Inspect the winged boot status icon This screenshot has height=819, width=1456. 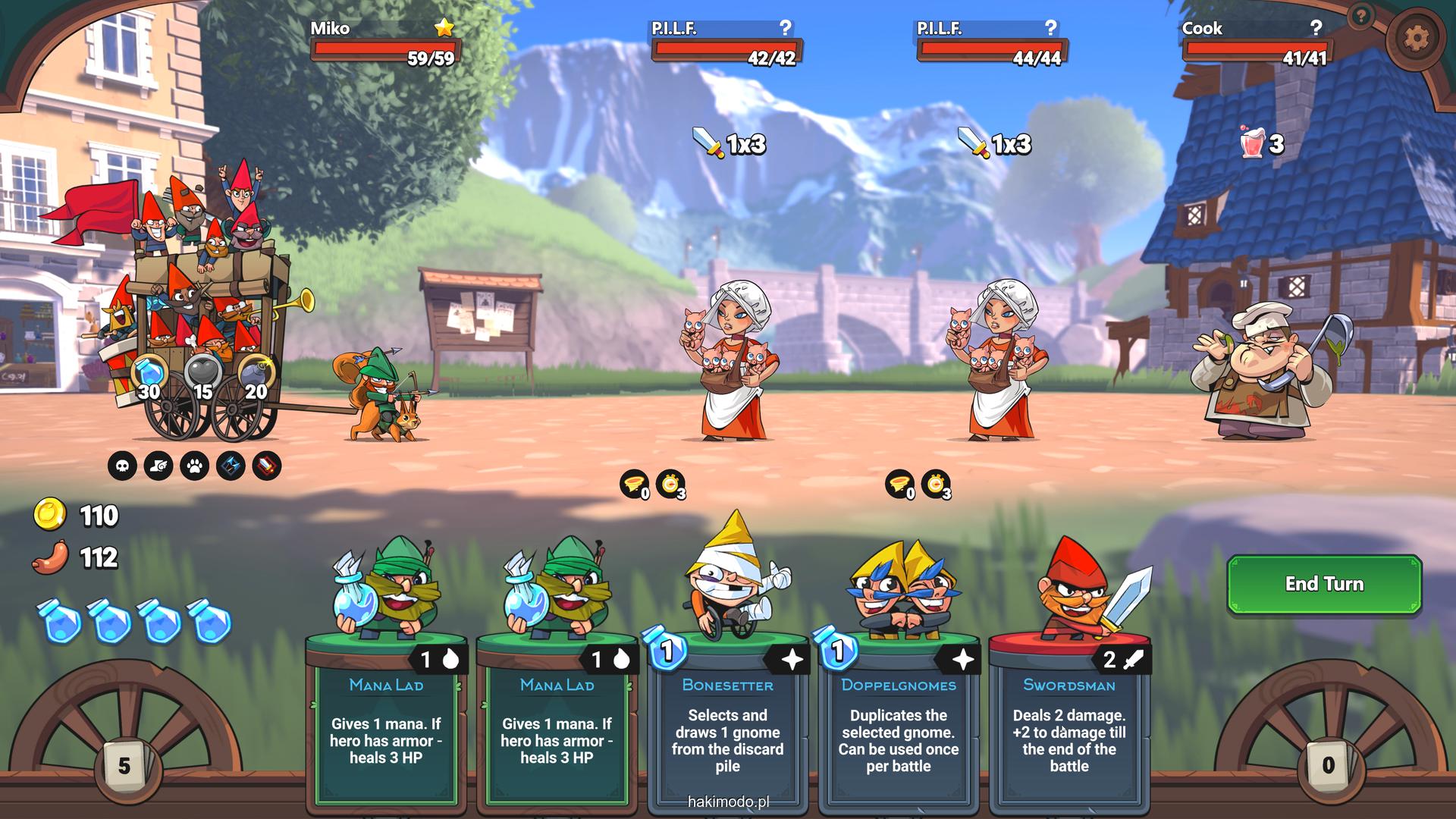158,466
